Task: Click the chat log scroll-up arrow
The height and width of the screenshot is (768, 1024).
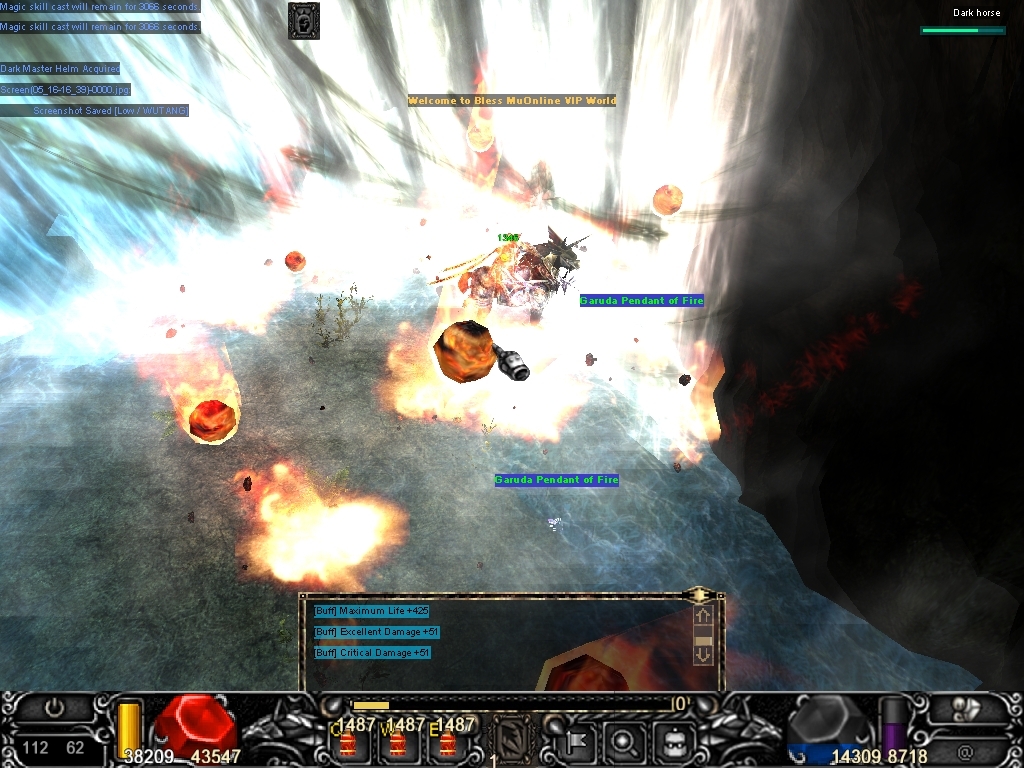Action: coord(703,617)
